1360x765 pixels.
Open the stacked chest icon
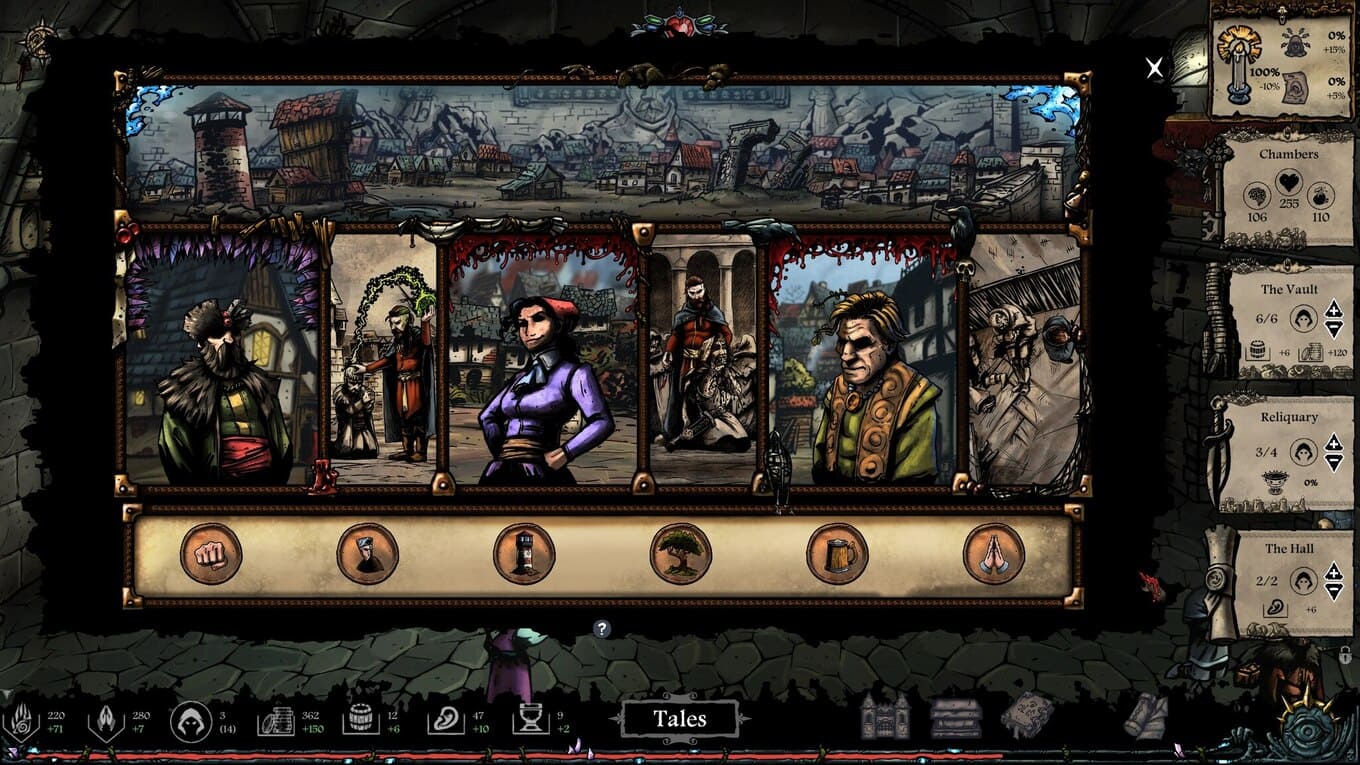tap(955, 717)
